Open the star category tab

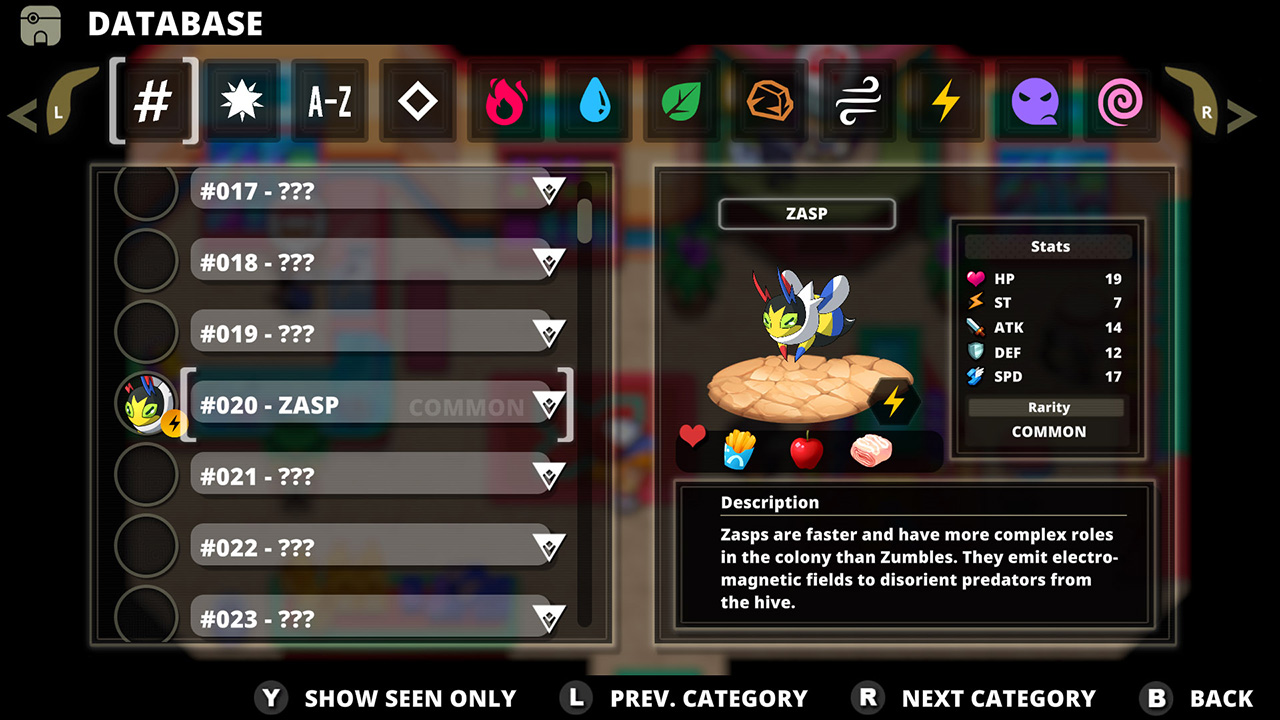242,100
